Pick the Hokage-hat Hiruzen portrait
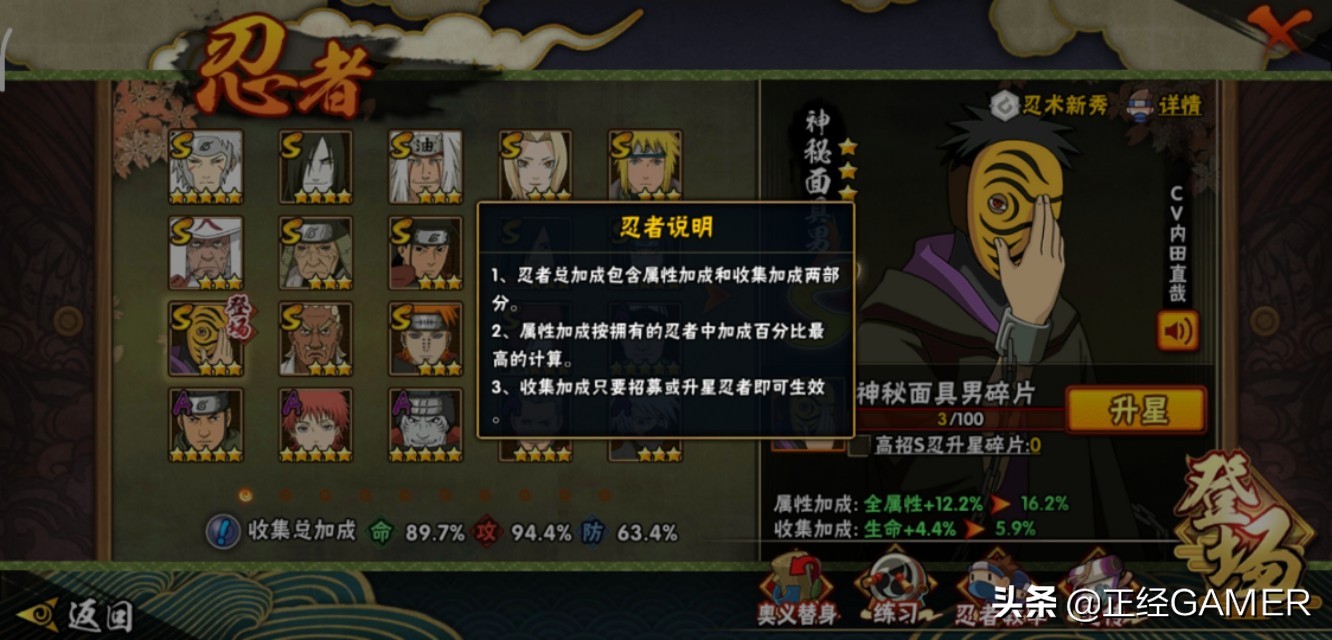This screenshot has width=1332, height=640. click(205, 252)
